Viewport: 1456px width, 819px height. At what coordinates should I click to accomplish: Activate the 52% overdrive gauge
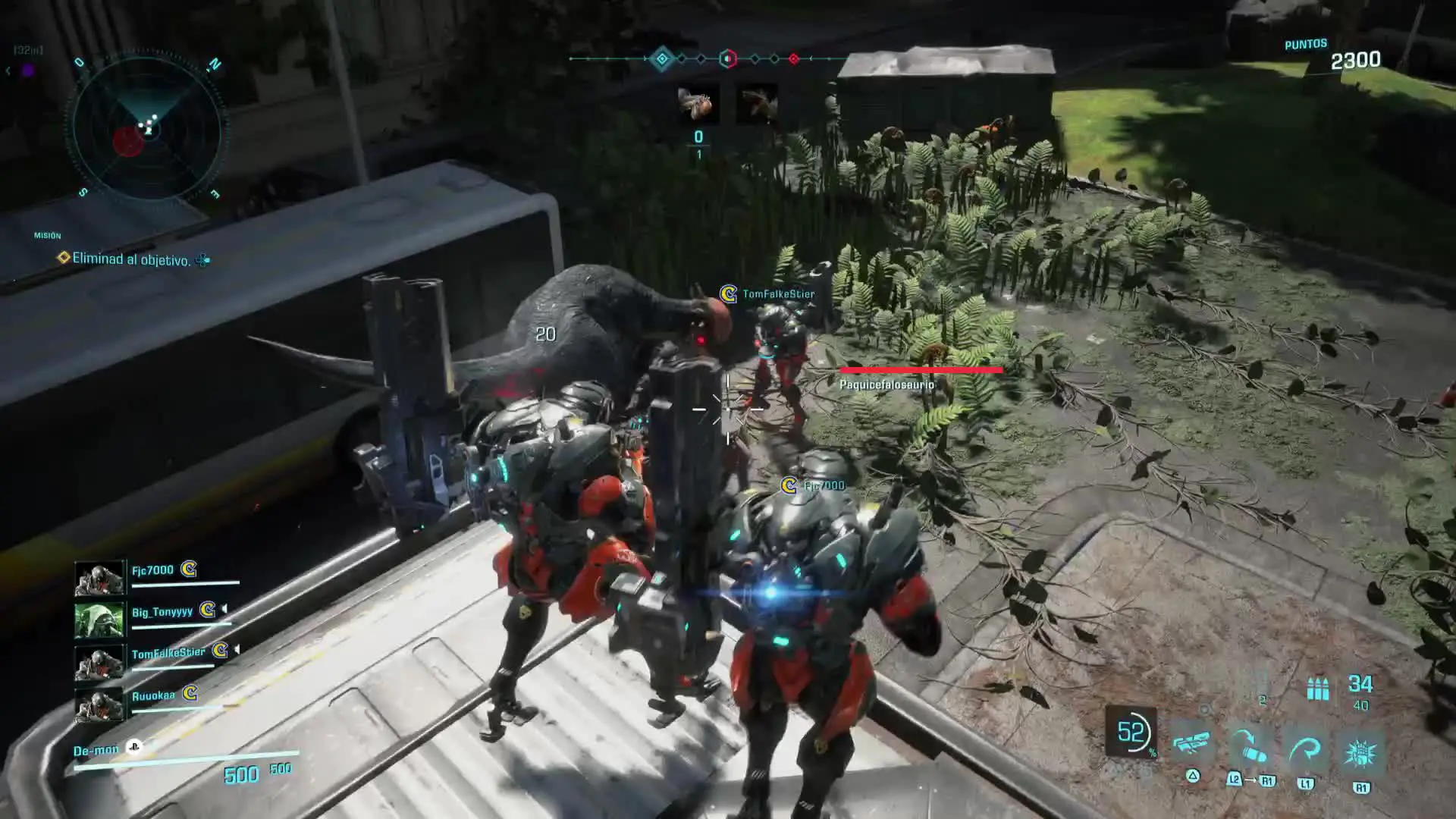point(1131,733)
